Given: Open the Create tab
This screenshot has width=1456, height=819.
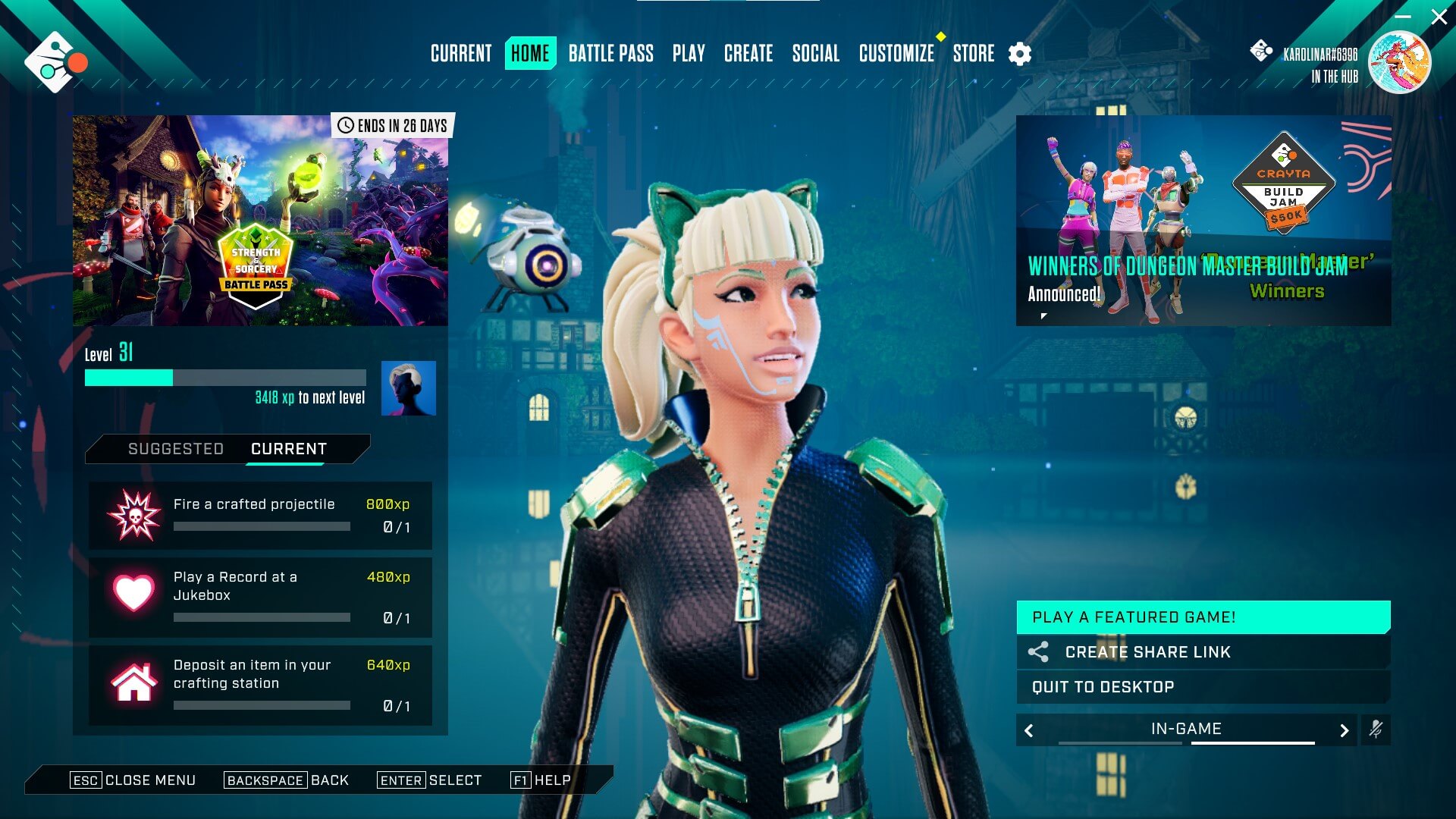Looking at the screenshot, I should click(748, 54).
